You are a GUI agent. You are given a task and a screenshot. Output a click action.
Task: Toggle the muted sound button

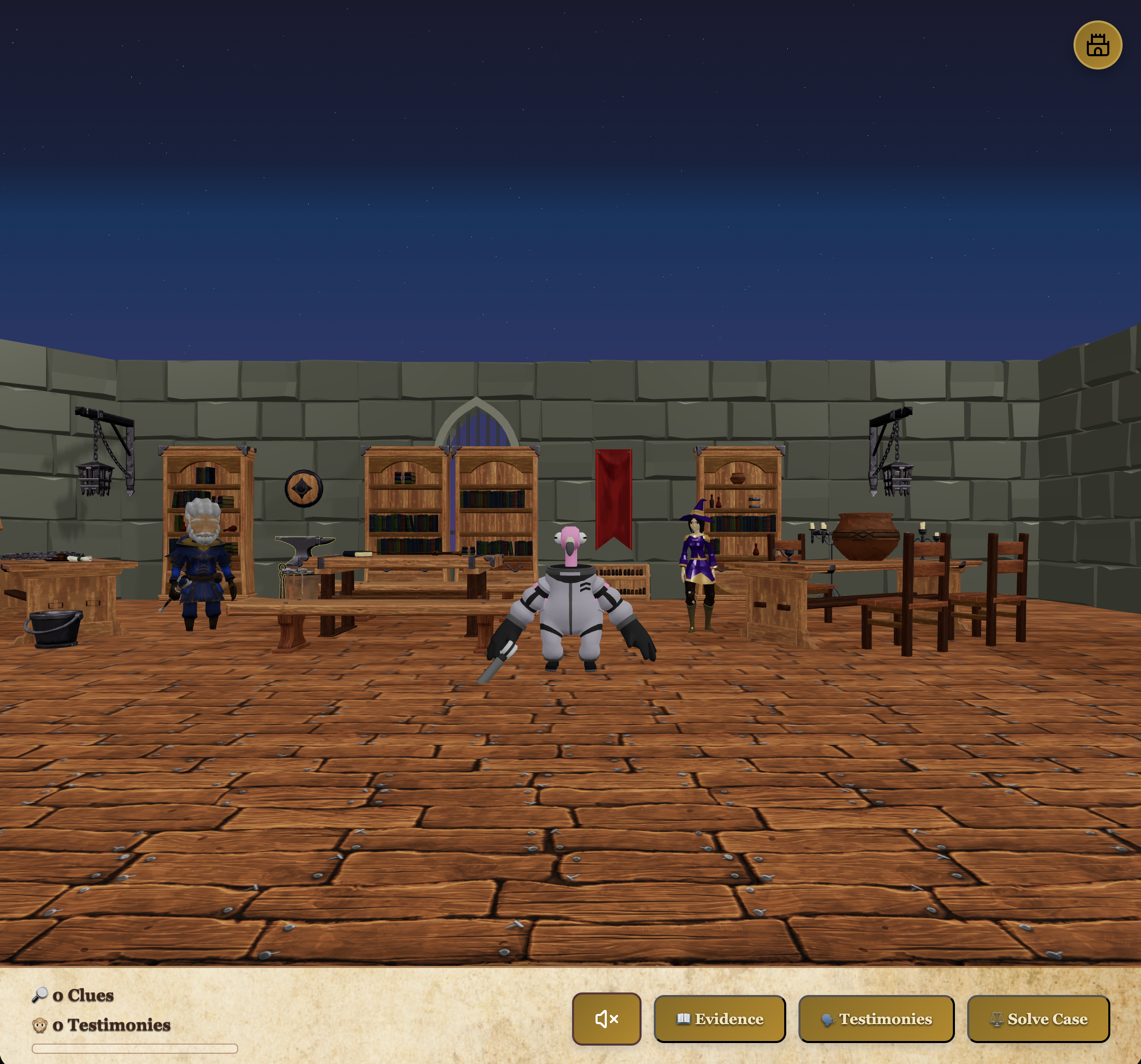(606, 1019)
